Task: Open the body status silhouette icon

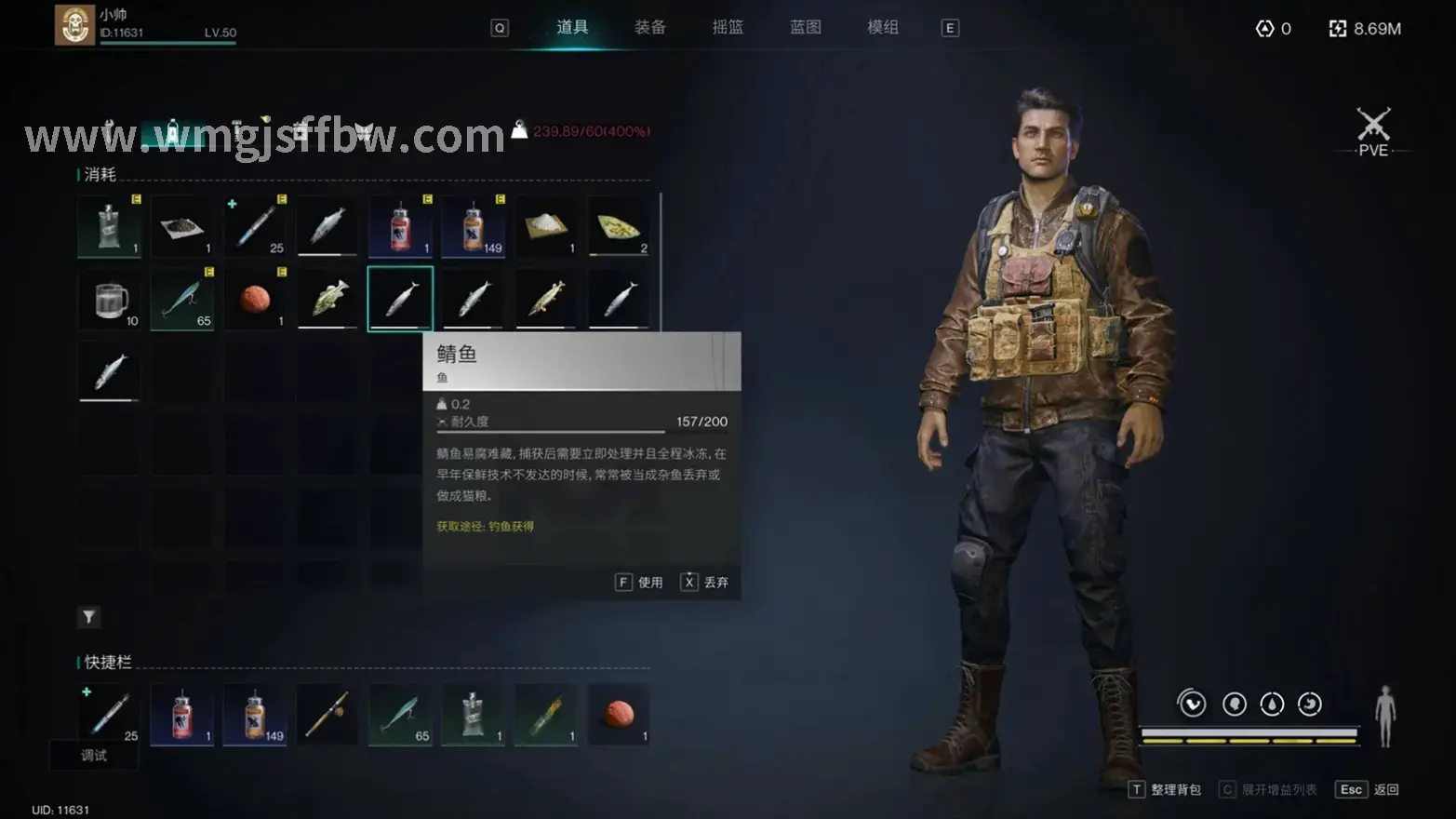Action: click(x=1385, y=716)
